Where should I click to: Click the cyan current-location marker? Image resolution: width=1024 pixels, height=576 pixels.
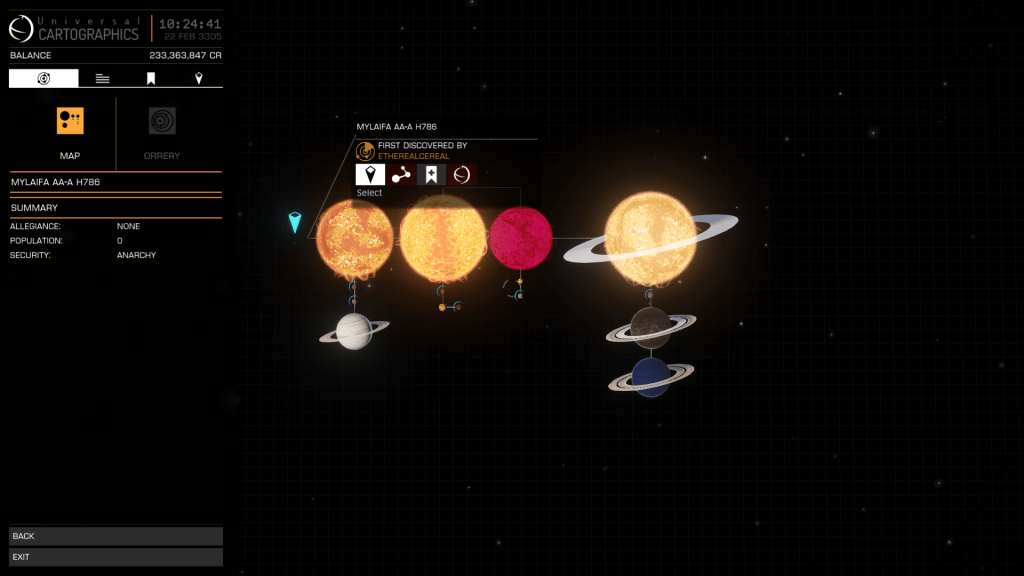(295, 222)
